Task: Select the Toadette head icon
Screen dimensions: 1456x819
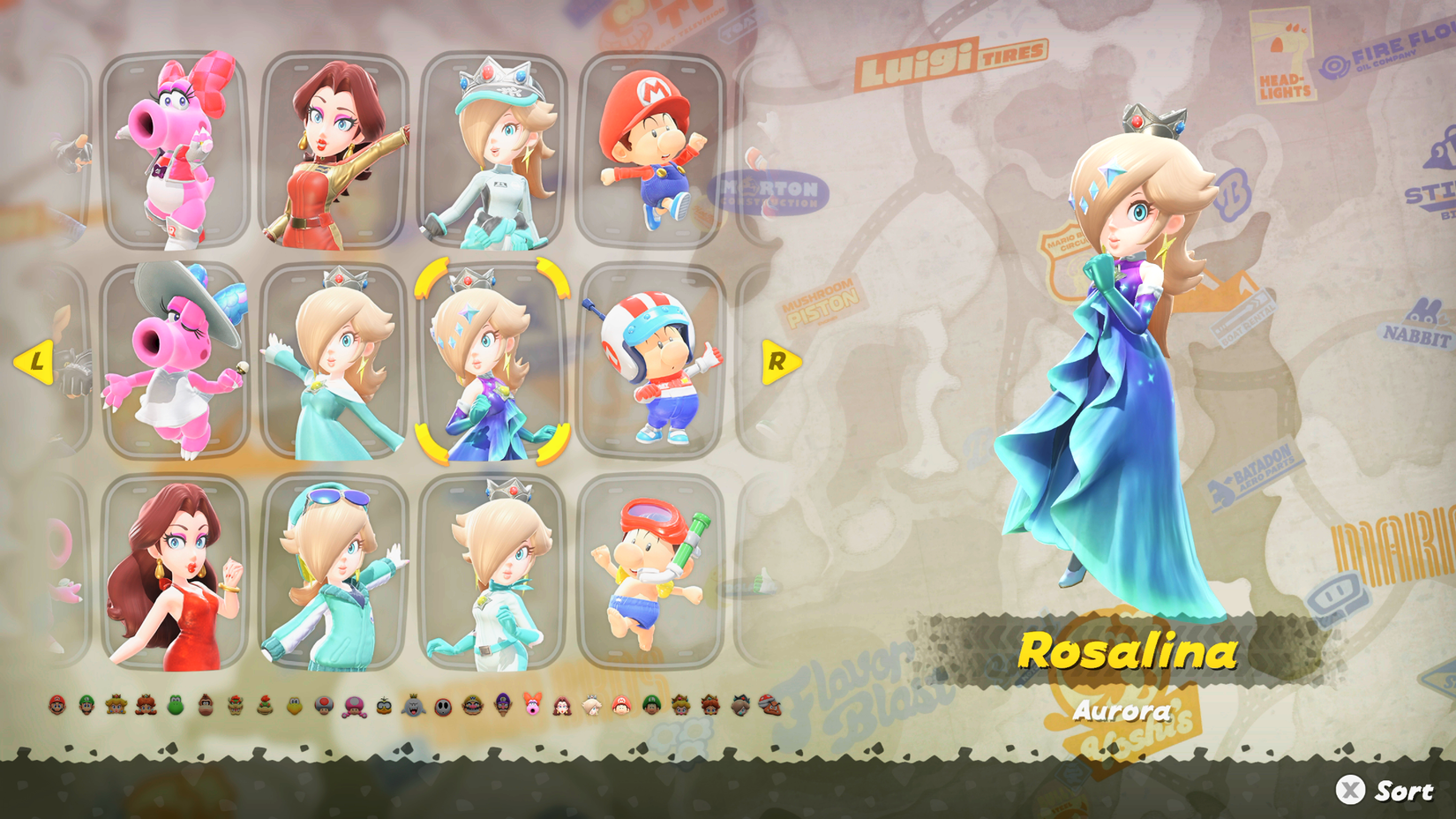Action: pos(353,706)
